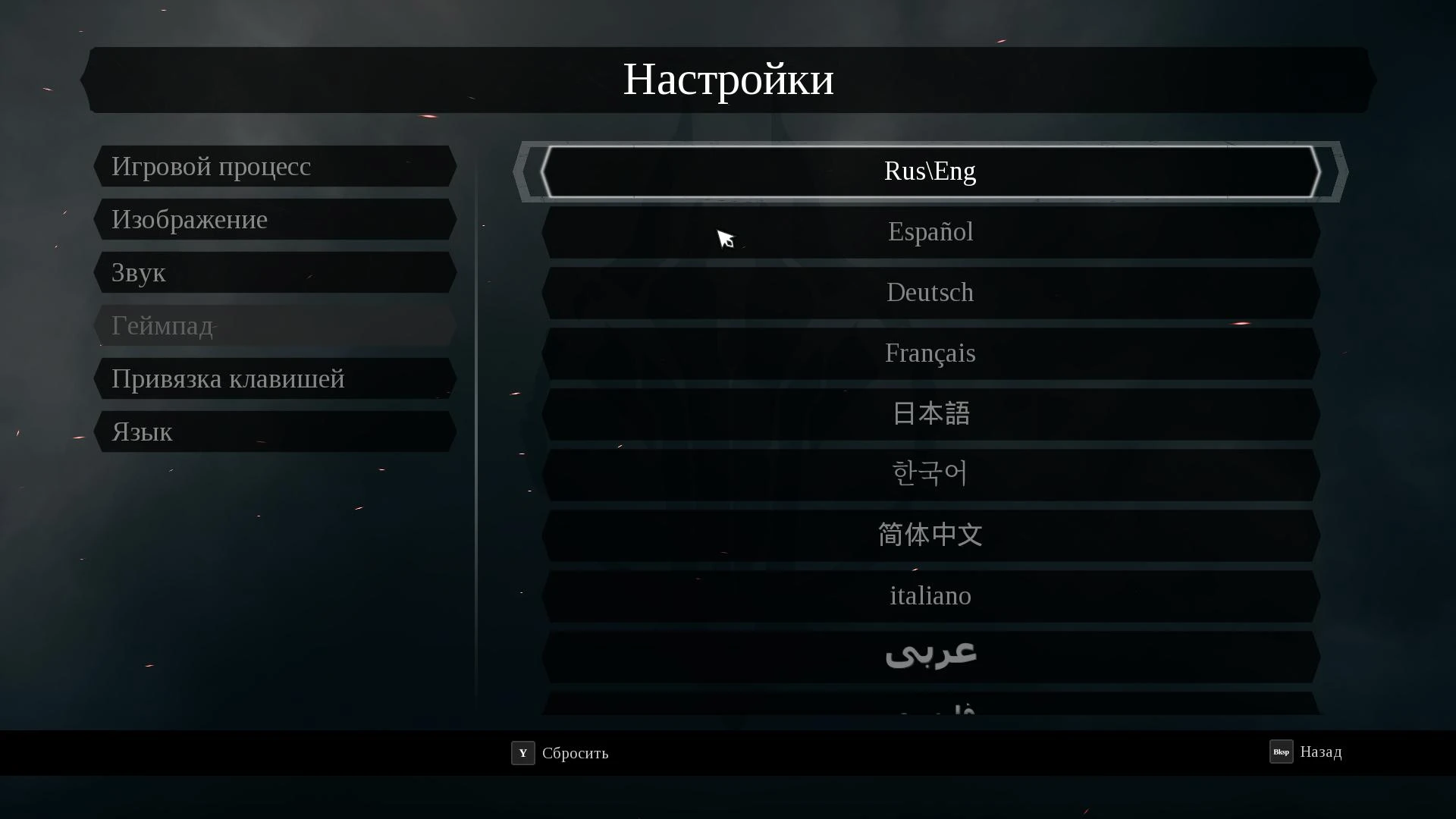This screenshot has height=819, width=1456.
Task: Click the left chevron arrow beside Rus\Eng
Action: pos(526,172)
